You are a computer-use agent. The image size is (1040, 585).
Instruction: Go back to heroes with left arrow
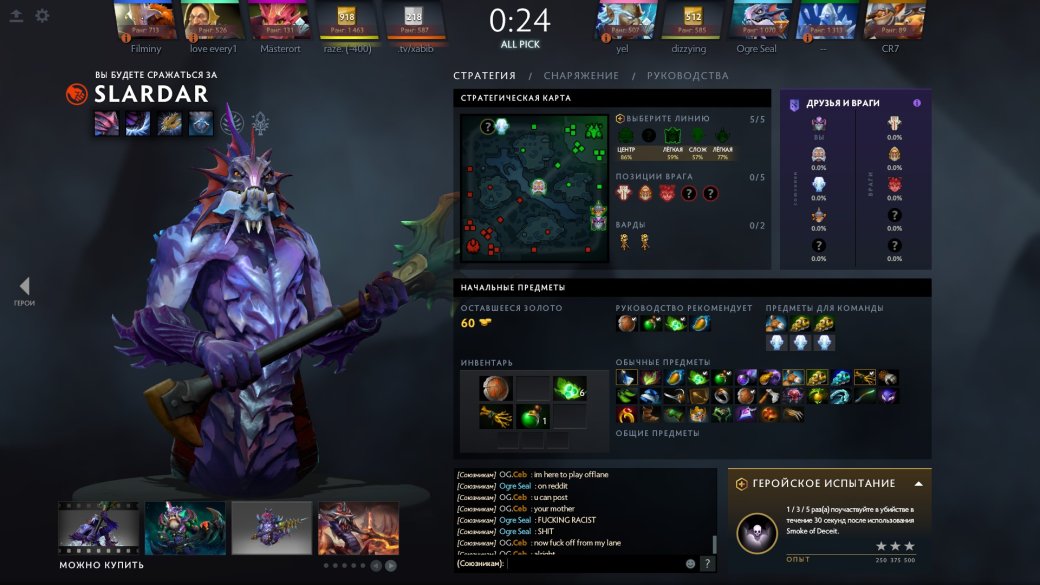pyautogui.click(x=24, y=287)
